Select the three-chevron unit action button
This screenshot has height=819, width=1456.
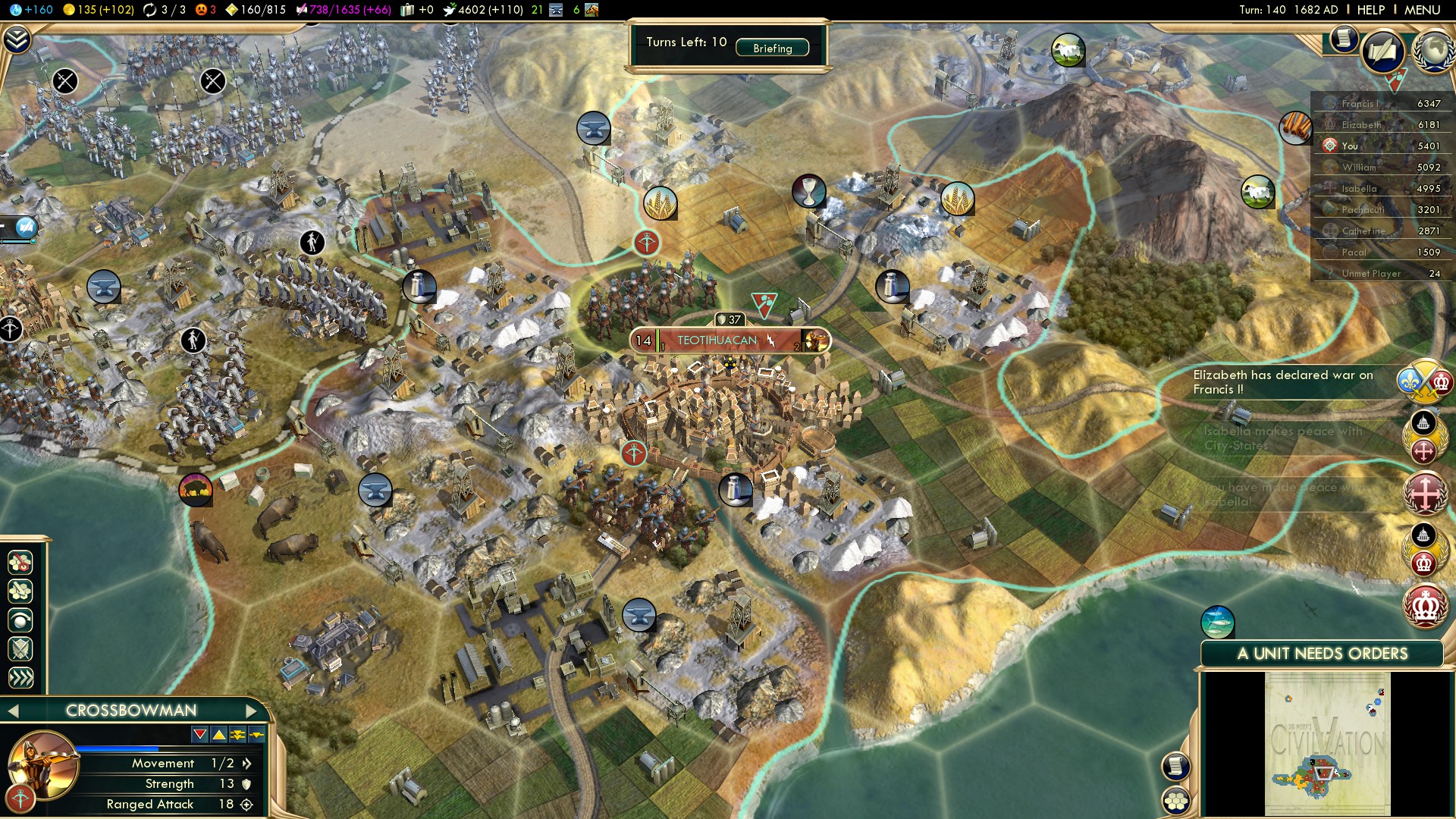coord(20,677)
